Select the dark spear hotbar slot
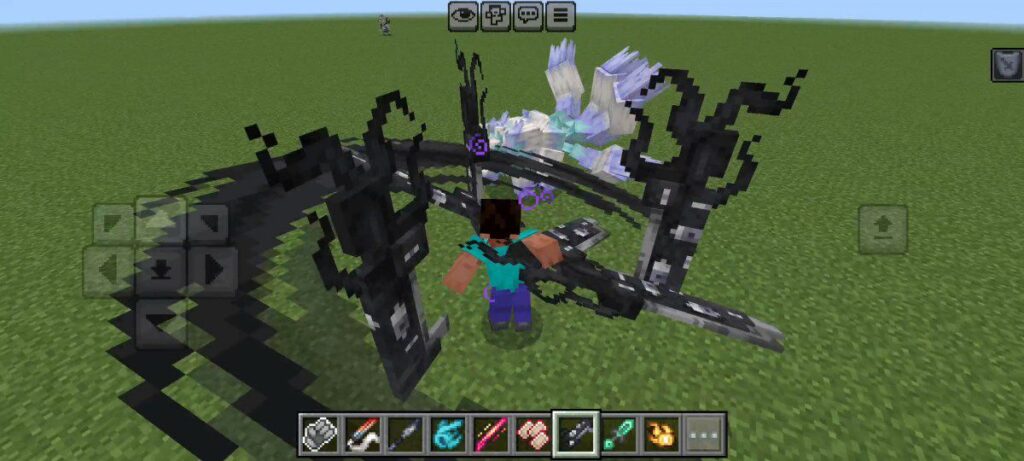Image resolution: width=1024 pixels, height=461 pixels. (404, 434)
